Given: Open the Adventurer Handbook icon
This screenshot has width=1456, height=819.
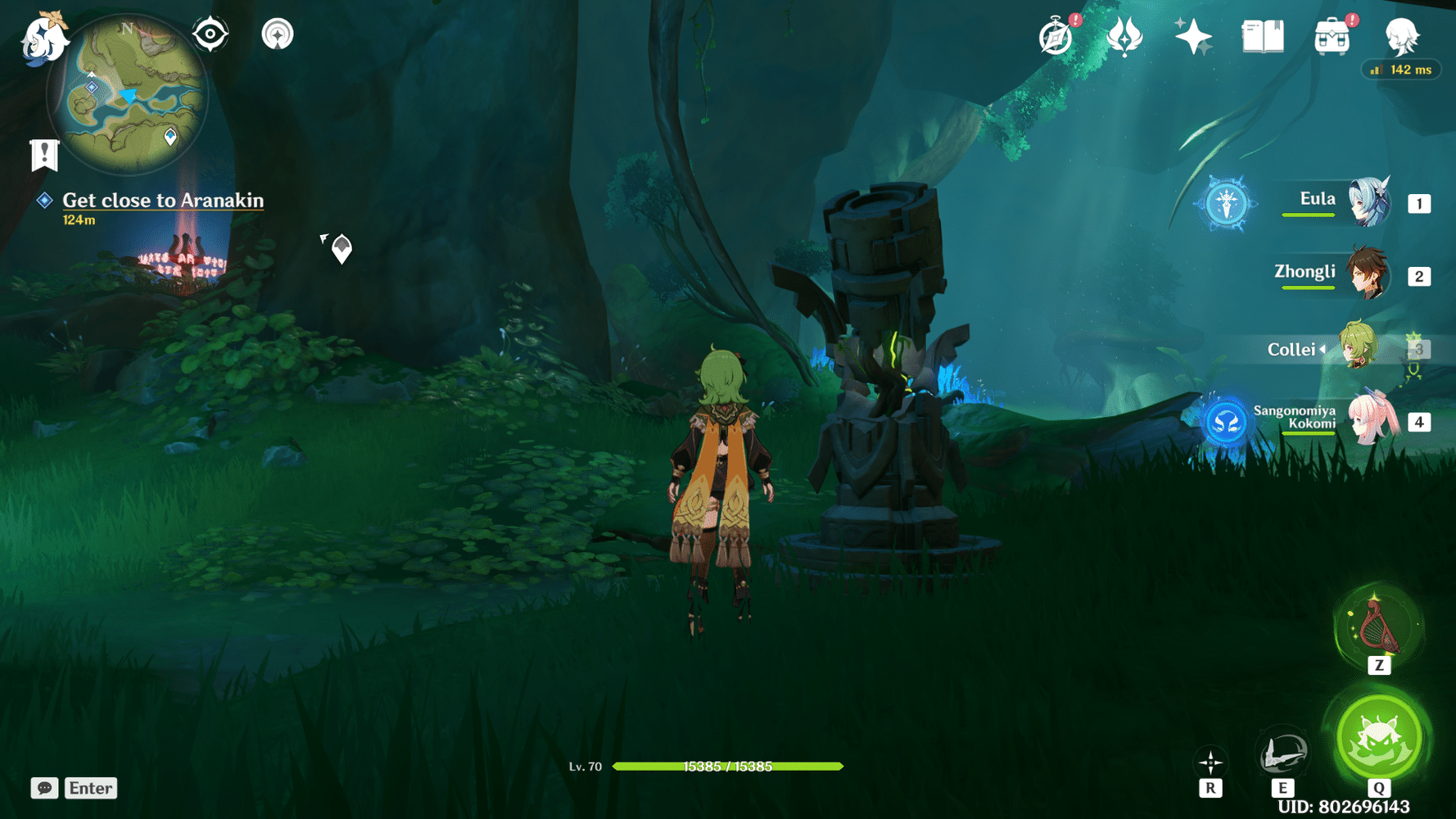Looking at the screenshot, I should (1263, 36).
